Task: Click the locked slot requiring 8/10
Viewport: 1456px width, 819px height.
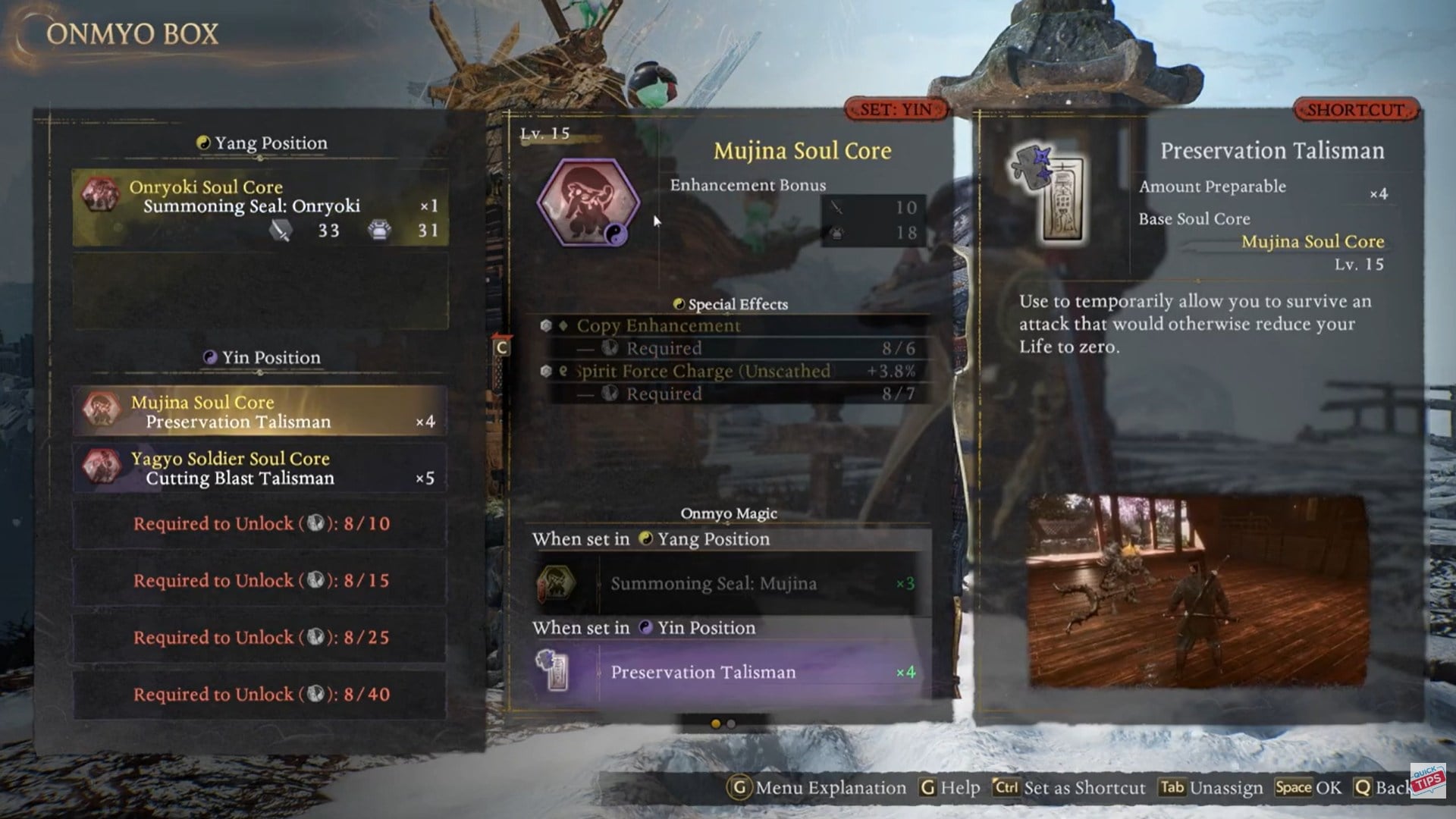Action: pos(260,524)
